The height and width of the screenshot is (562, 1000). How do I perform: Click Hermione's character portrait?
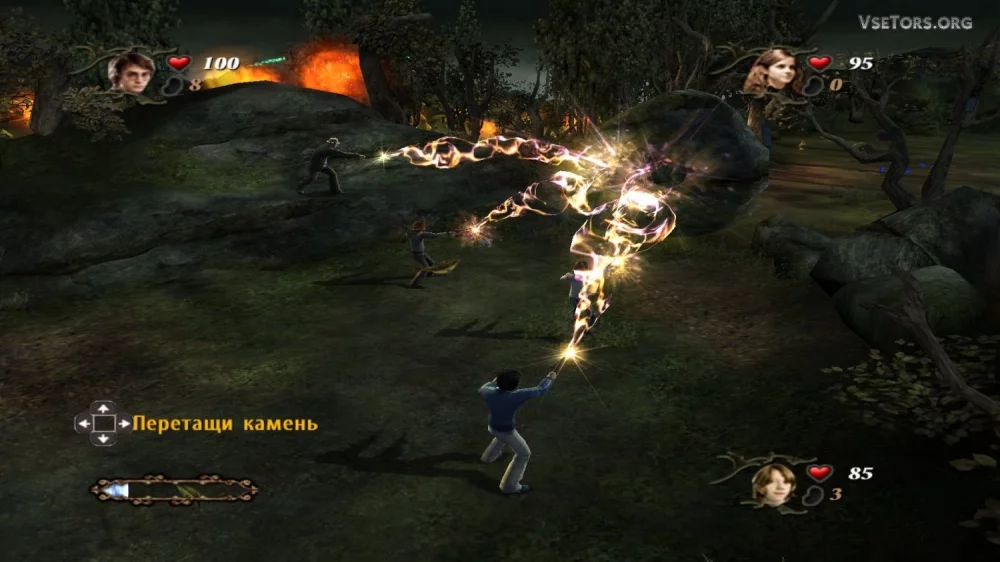774,70
